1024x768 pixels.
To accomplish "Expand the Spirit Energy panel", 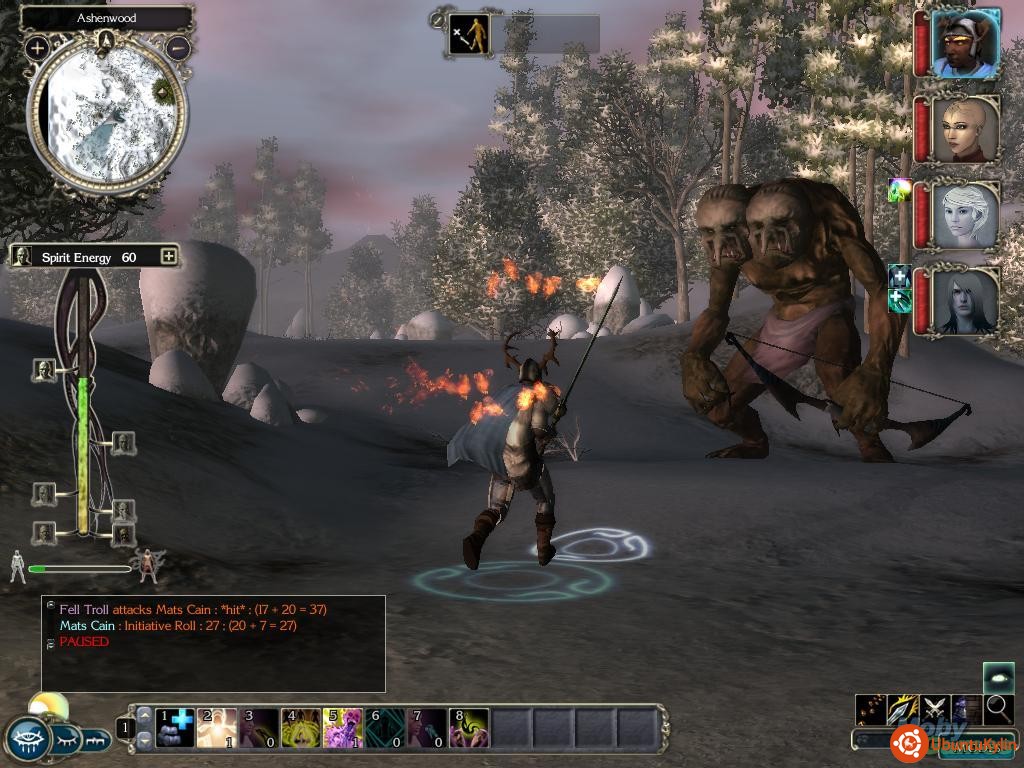I will point(168,257).
